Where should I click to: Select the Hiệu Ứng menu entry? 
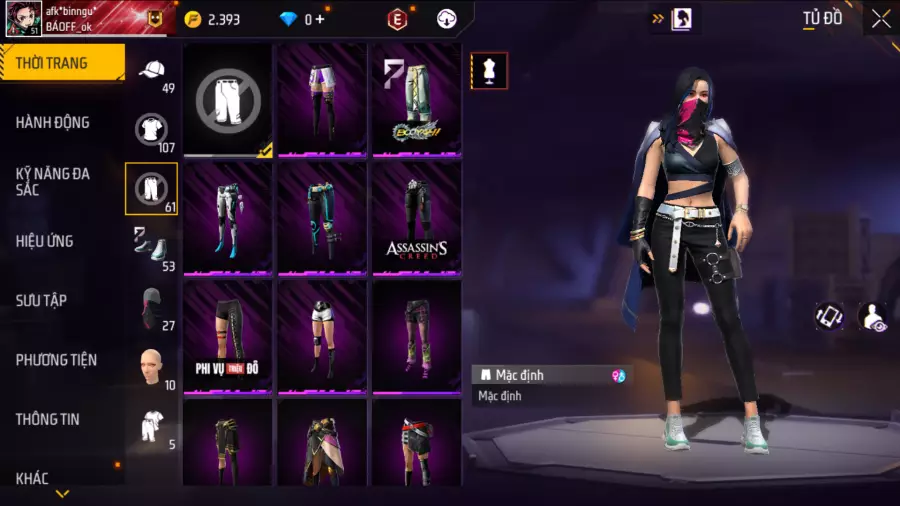point(45,241)
